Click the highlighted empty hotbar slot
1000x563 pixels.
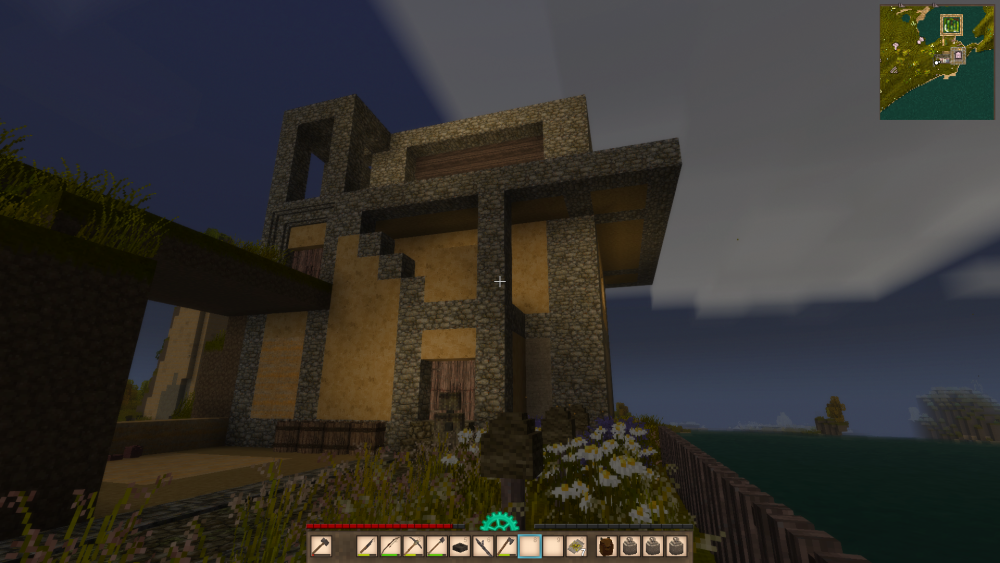point(529,546)
